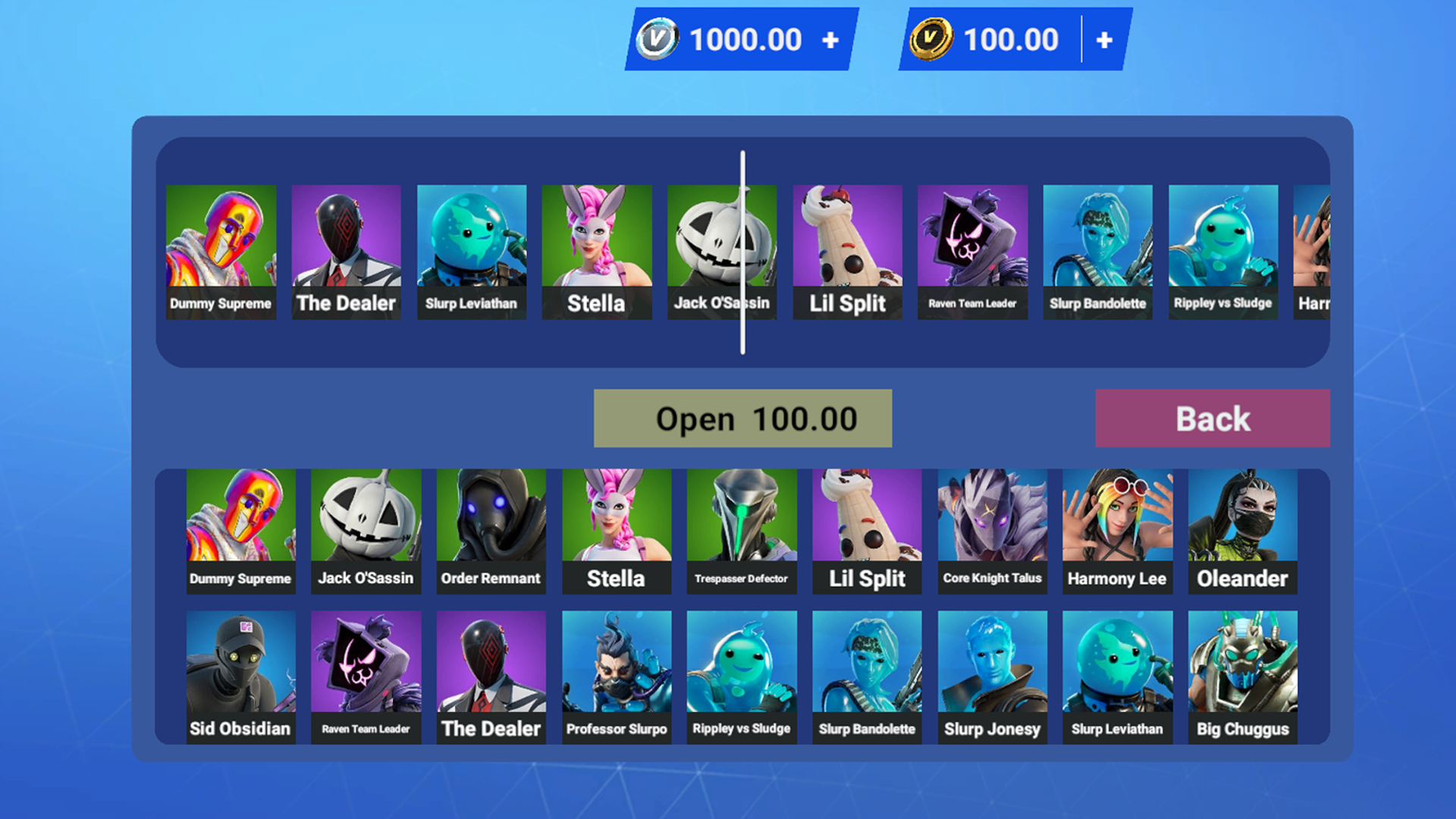Select the Dummy Supreme skin in the carousel
Image resolution: width=1456 pixels, height=819 pixels.
(x=221, y=250)
